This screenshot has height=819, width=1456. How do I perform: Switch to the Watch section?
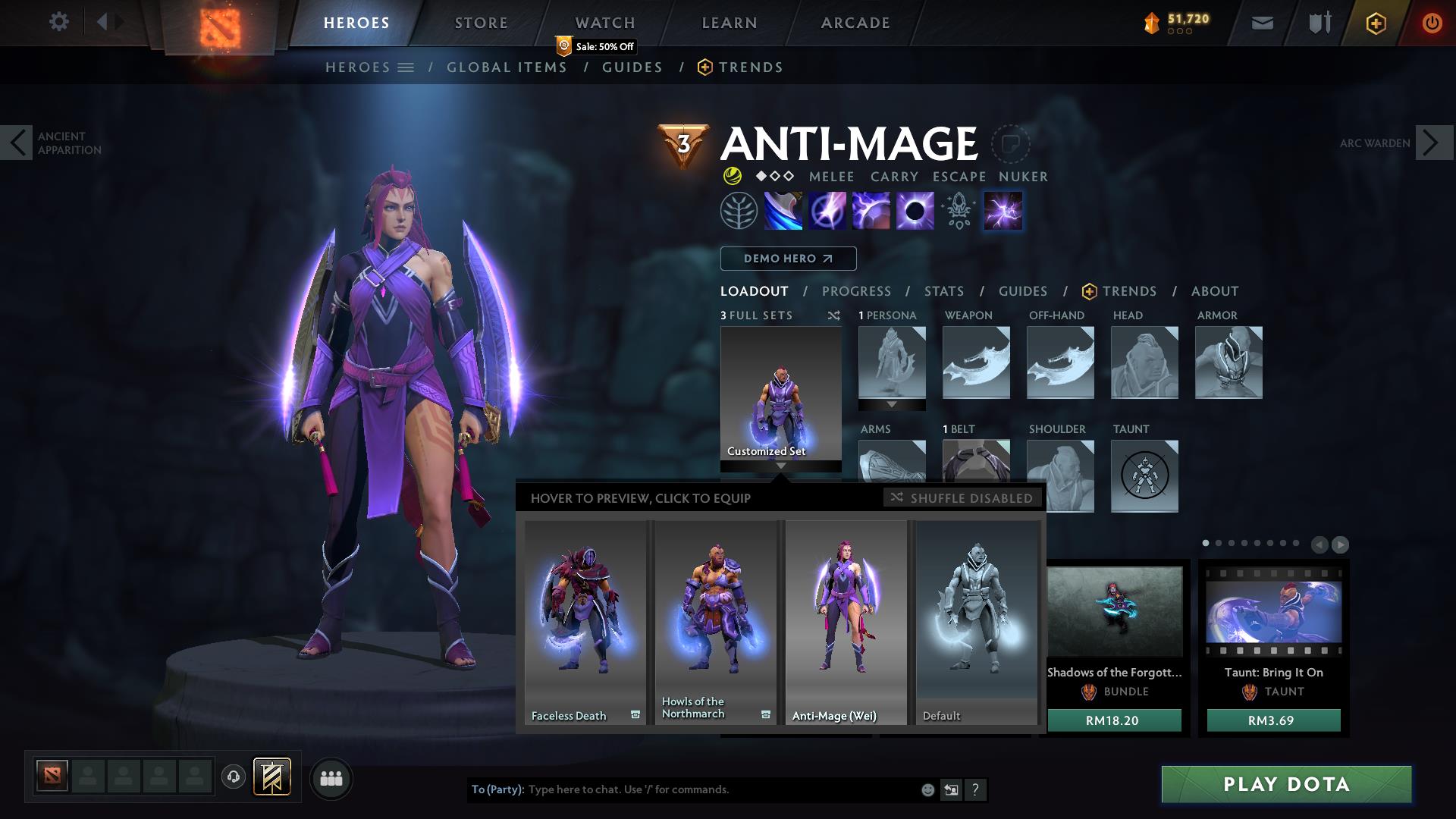[x=604, y=23]
